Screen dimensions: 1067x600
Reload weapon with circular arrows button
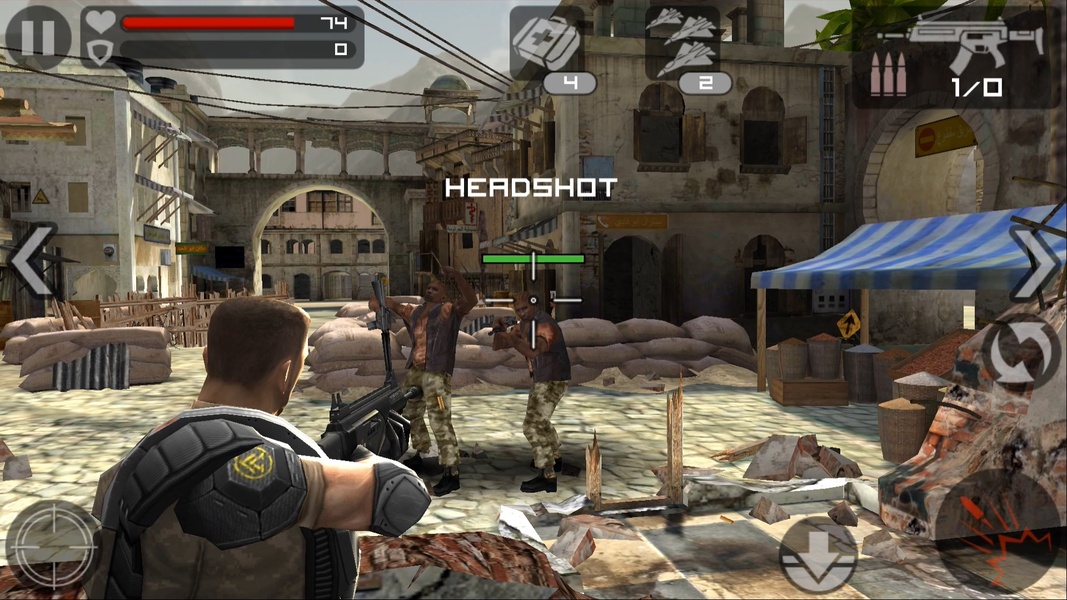[1020, 353]
